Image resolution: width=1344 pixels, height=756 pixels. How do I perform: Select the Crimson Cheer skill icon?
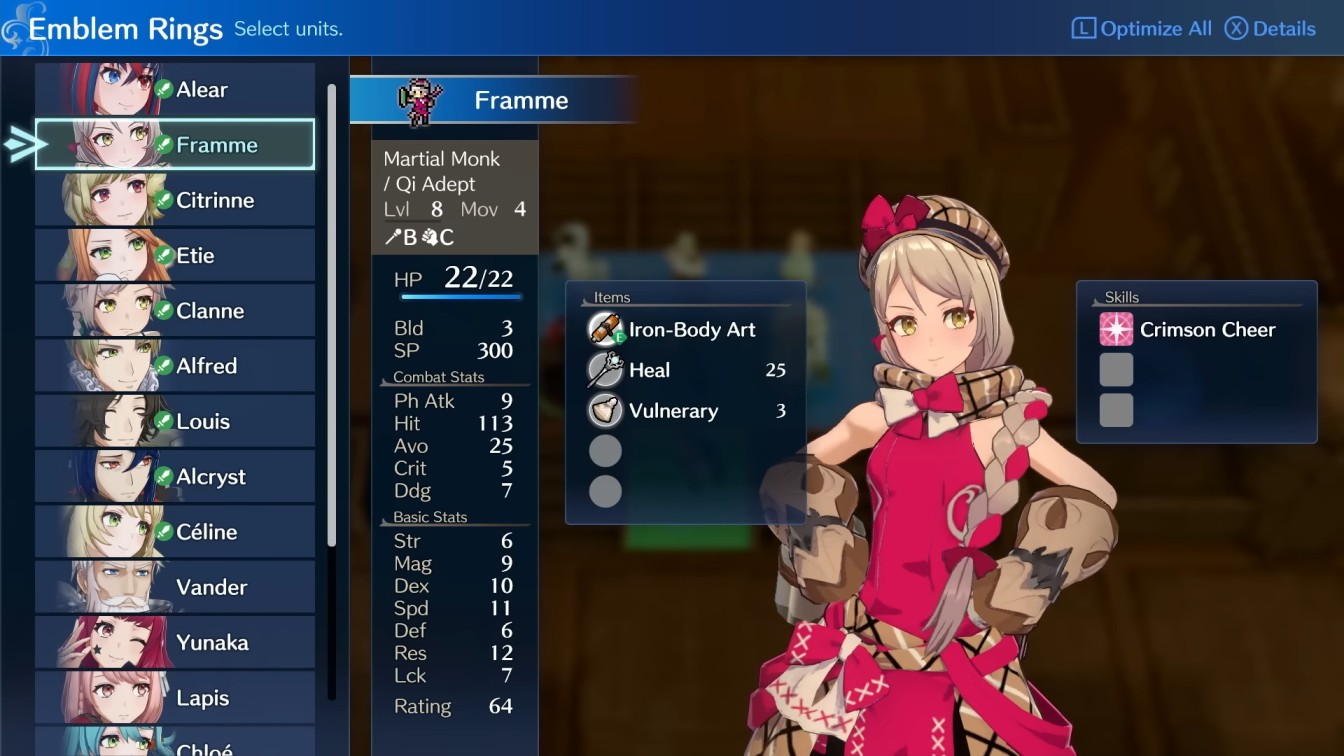(1115, 329)
